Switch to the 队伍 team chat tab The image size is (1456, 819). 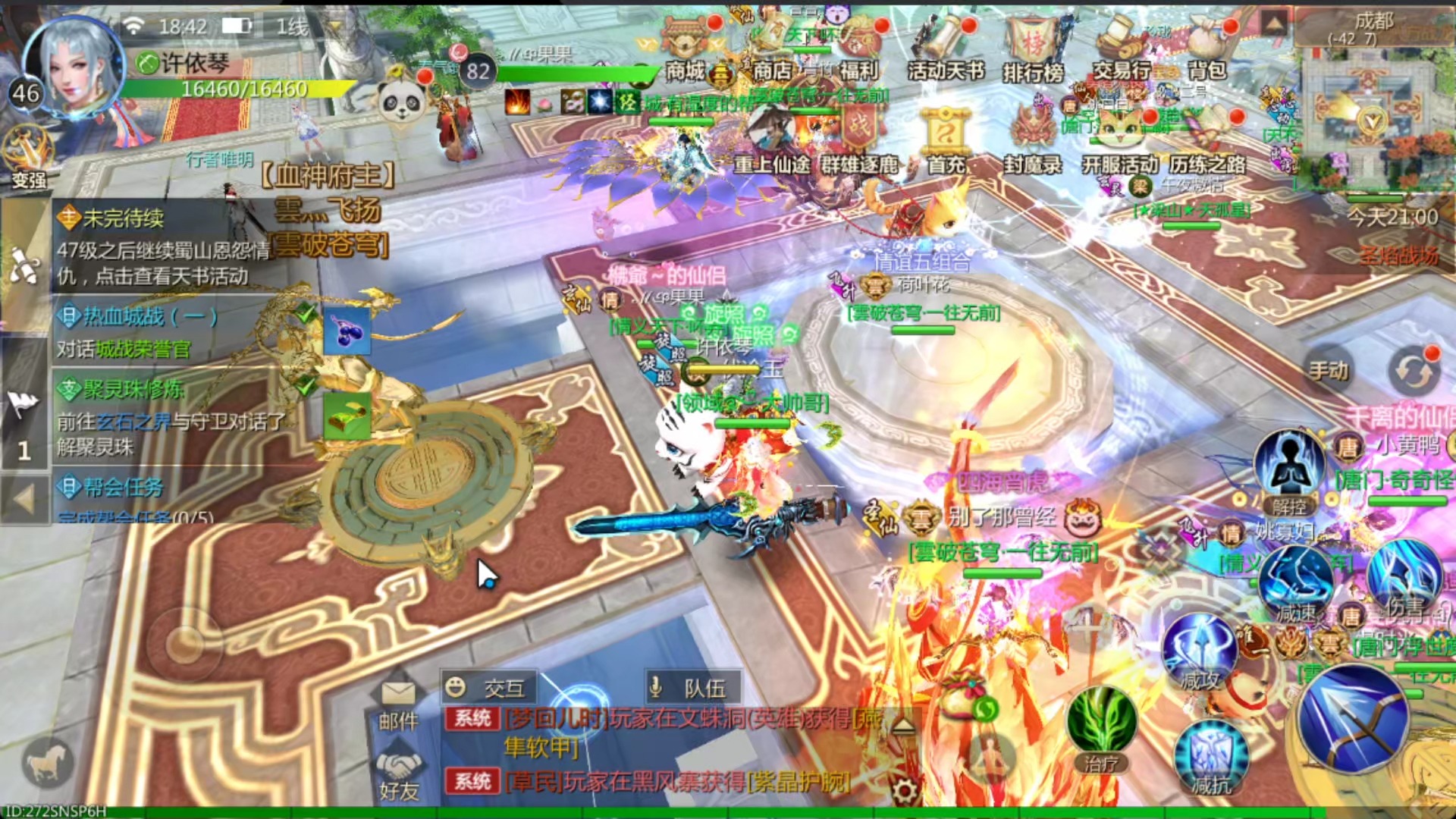tap(692, 688)
